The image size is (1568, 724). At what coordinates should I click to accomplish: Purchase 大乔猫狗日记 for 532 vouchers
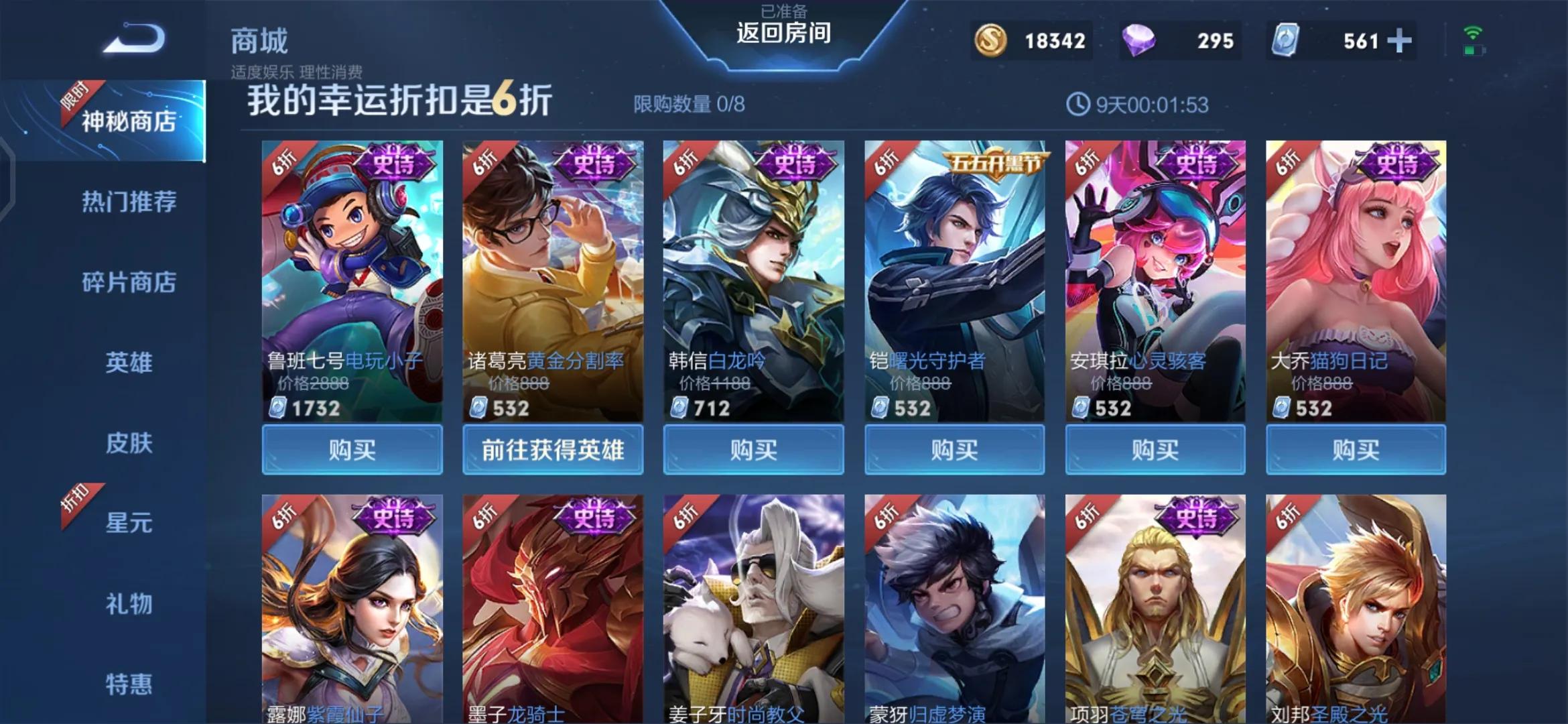coord(1355,449)
